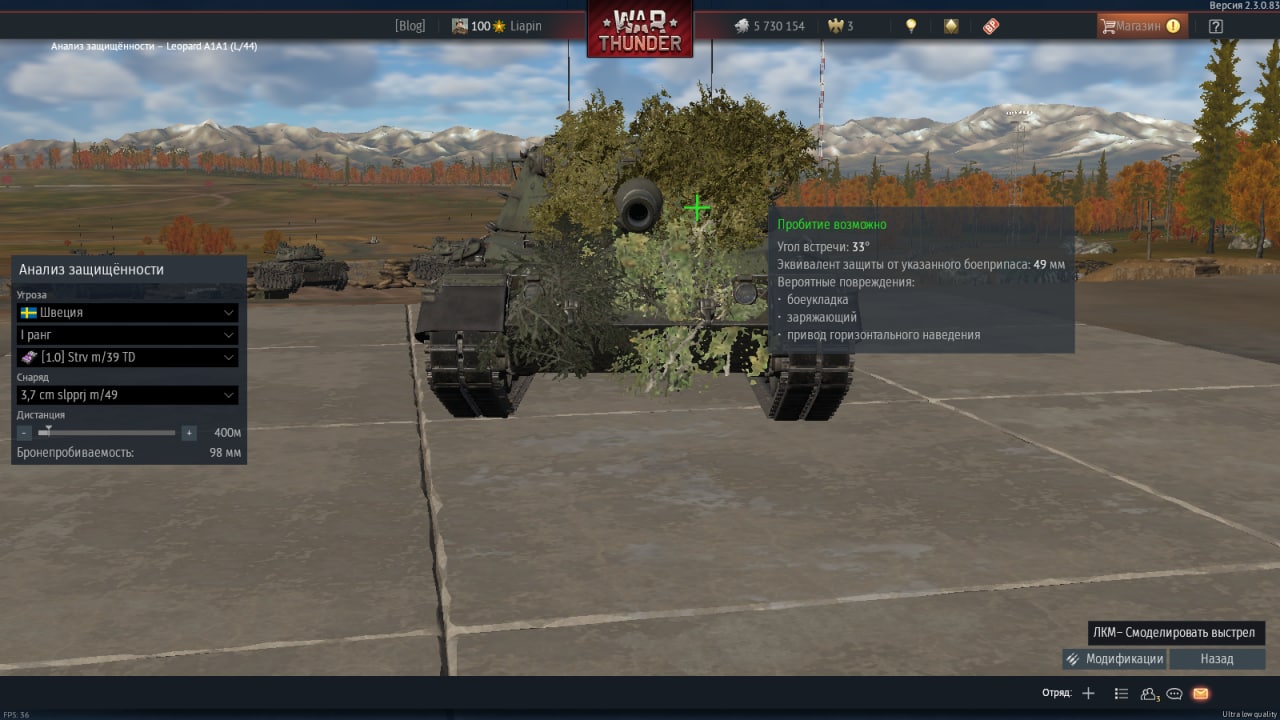
Task: Open the Магазин shop
Action: click(x=1141, y=26)
